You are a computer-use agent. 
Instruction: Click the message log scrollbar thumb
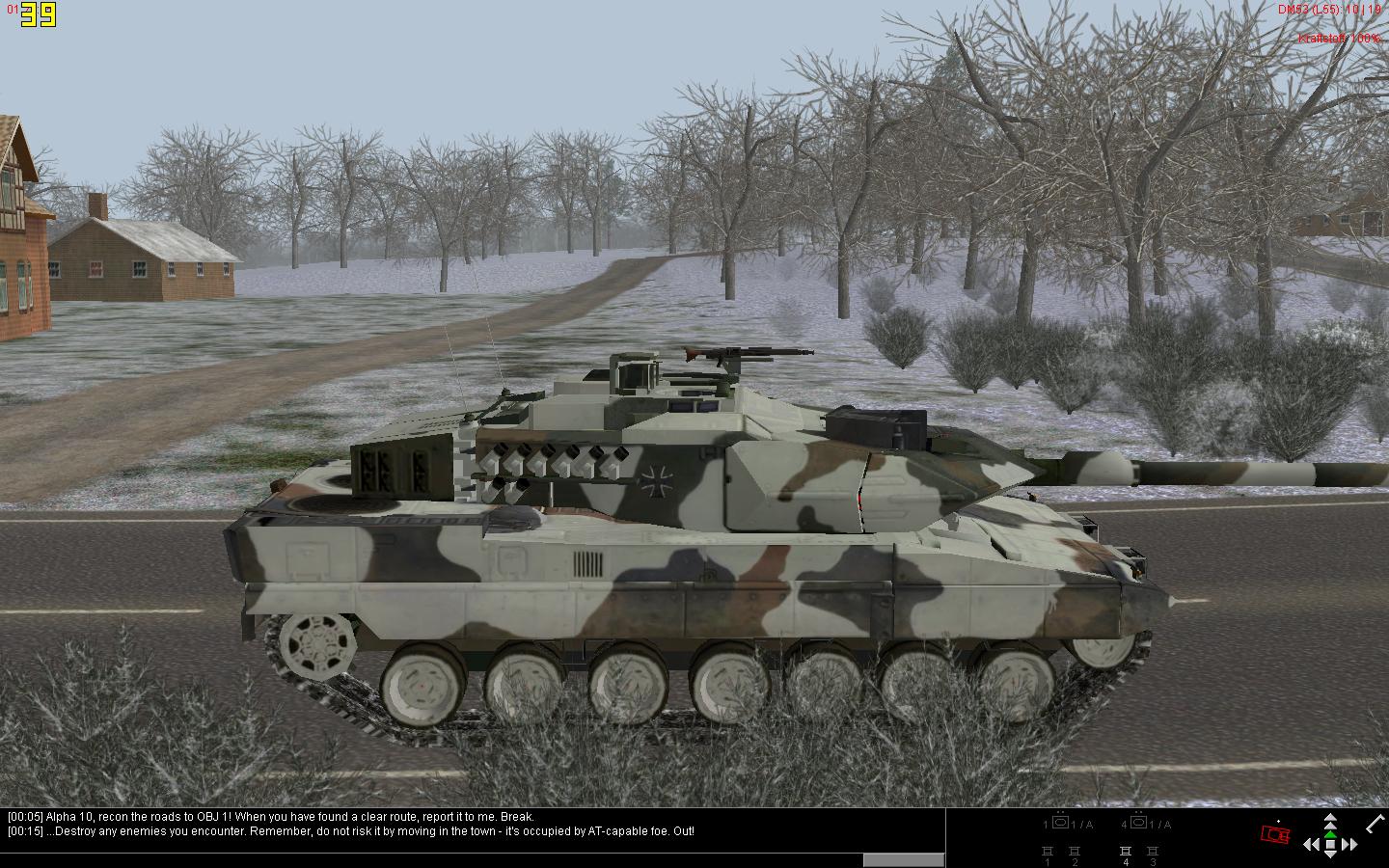pos(903,860)
